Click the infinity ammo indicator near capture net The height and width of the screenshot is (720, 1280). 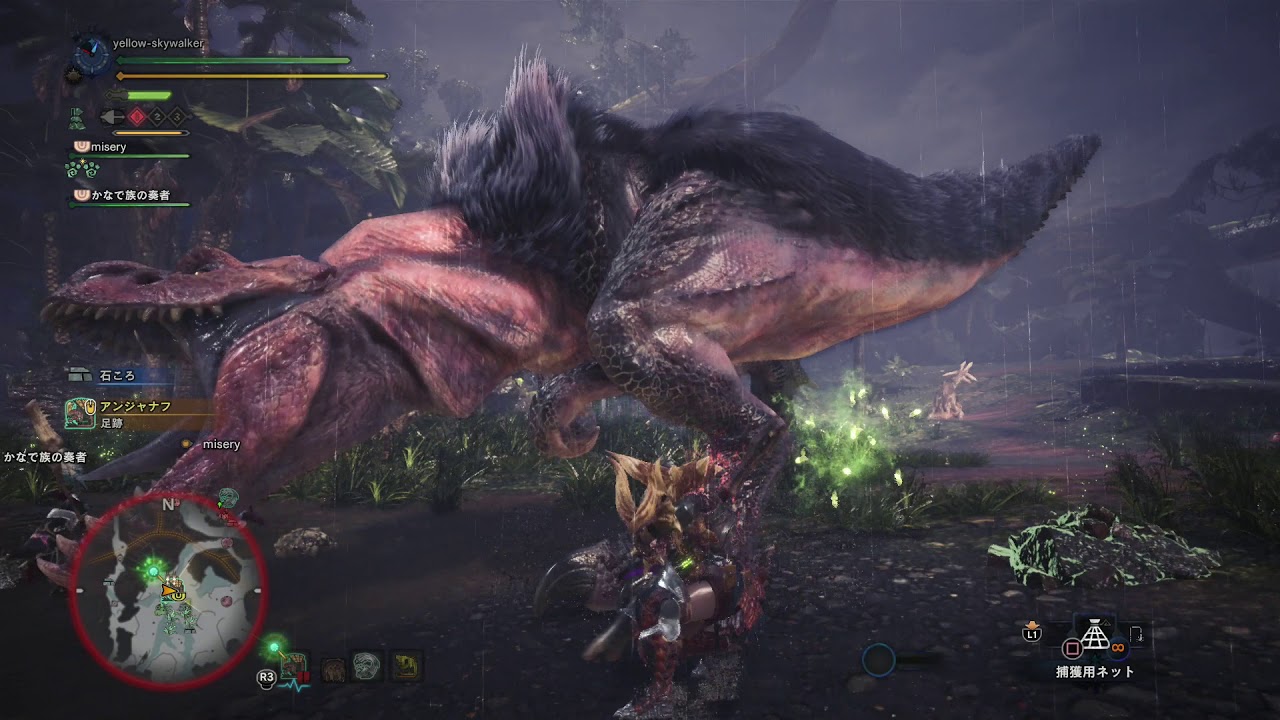1118,646
